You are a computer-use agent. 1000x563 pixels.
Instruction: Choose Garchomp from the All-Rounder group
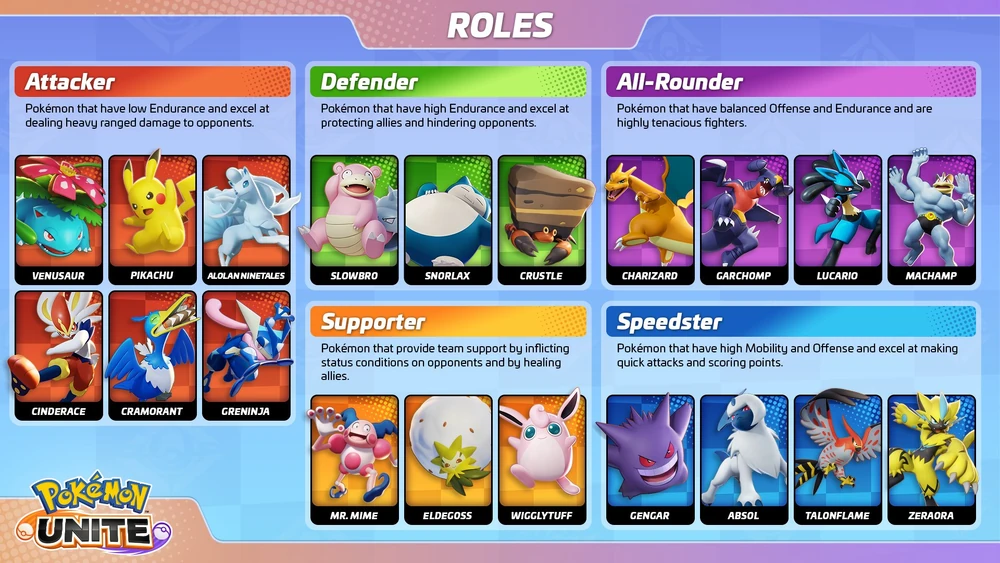pyautogui.click(x=744, y=219)
